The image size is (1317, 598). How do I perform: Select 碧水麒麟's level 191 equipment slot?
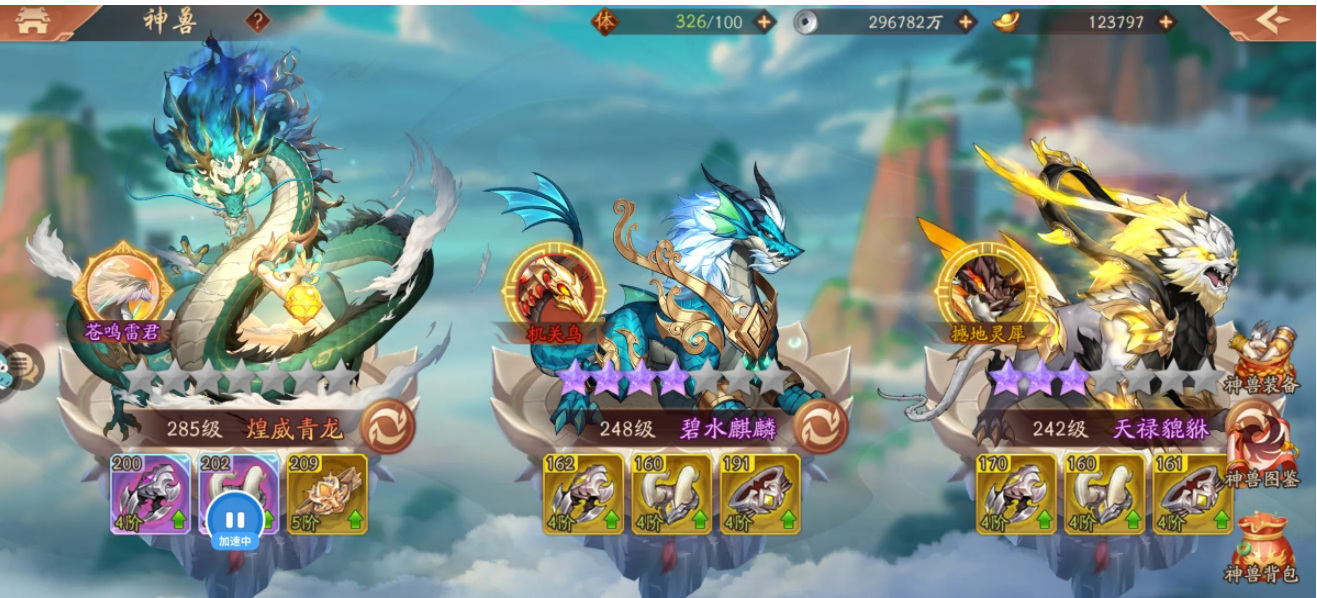coord(760,494)
